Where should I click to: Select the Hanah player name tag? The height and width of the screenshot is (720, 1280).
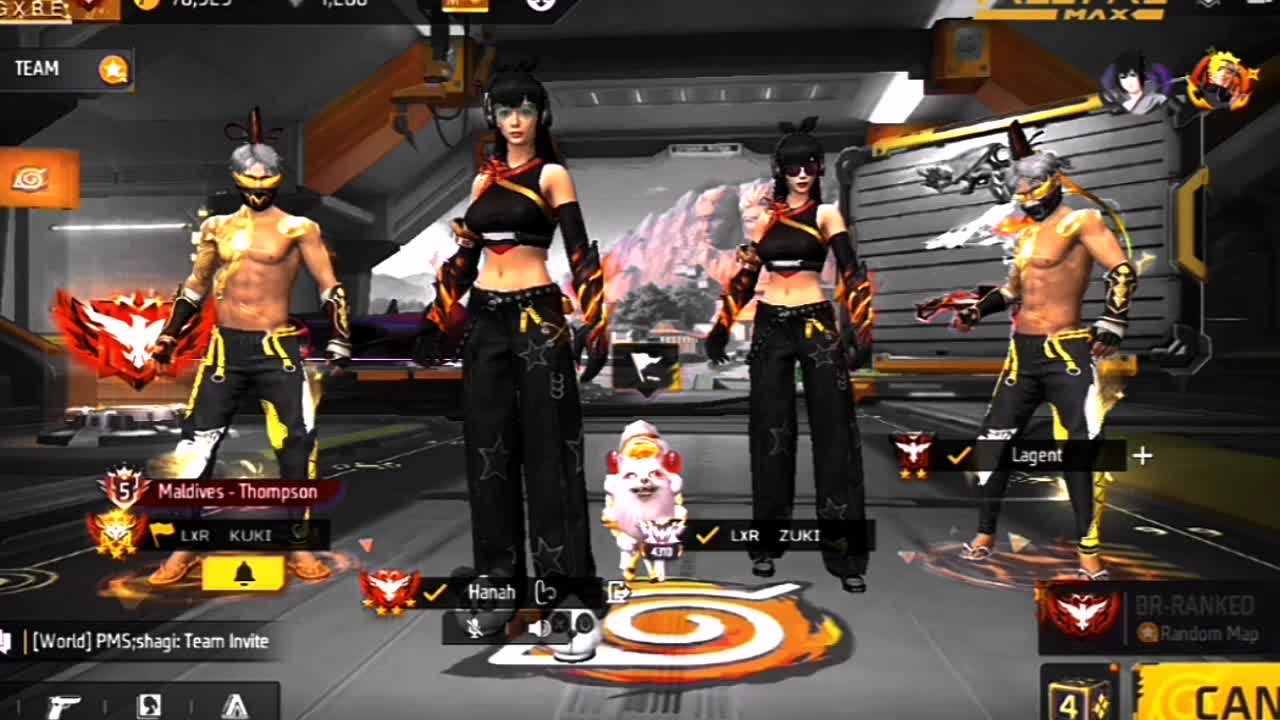click(x=492, y=592)
